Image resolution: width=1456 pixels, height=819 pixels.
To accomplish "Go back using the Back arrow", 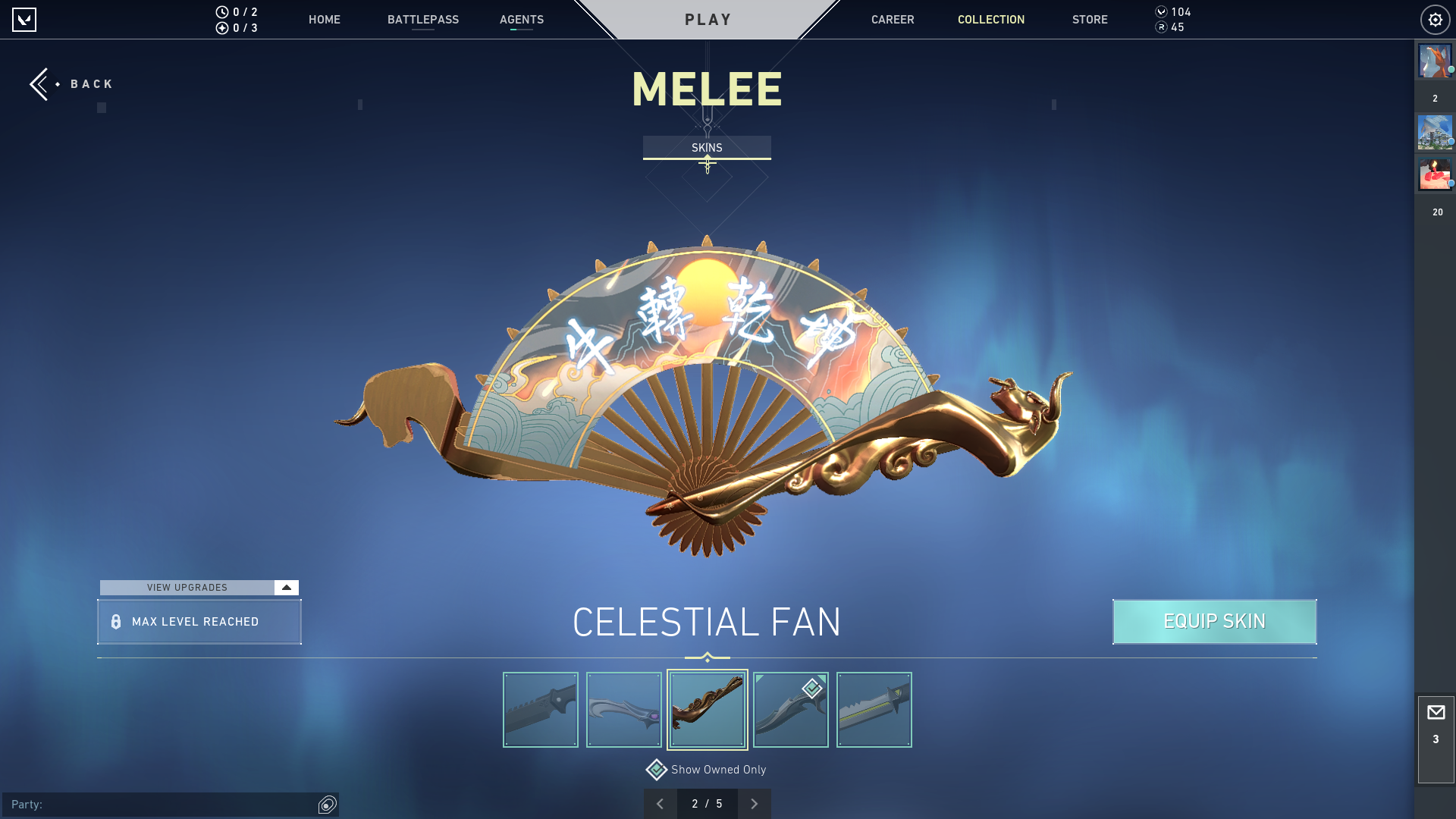I will (x=44, y=84).
